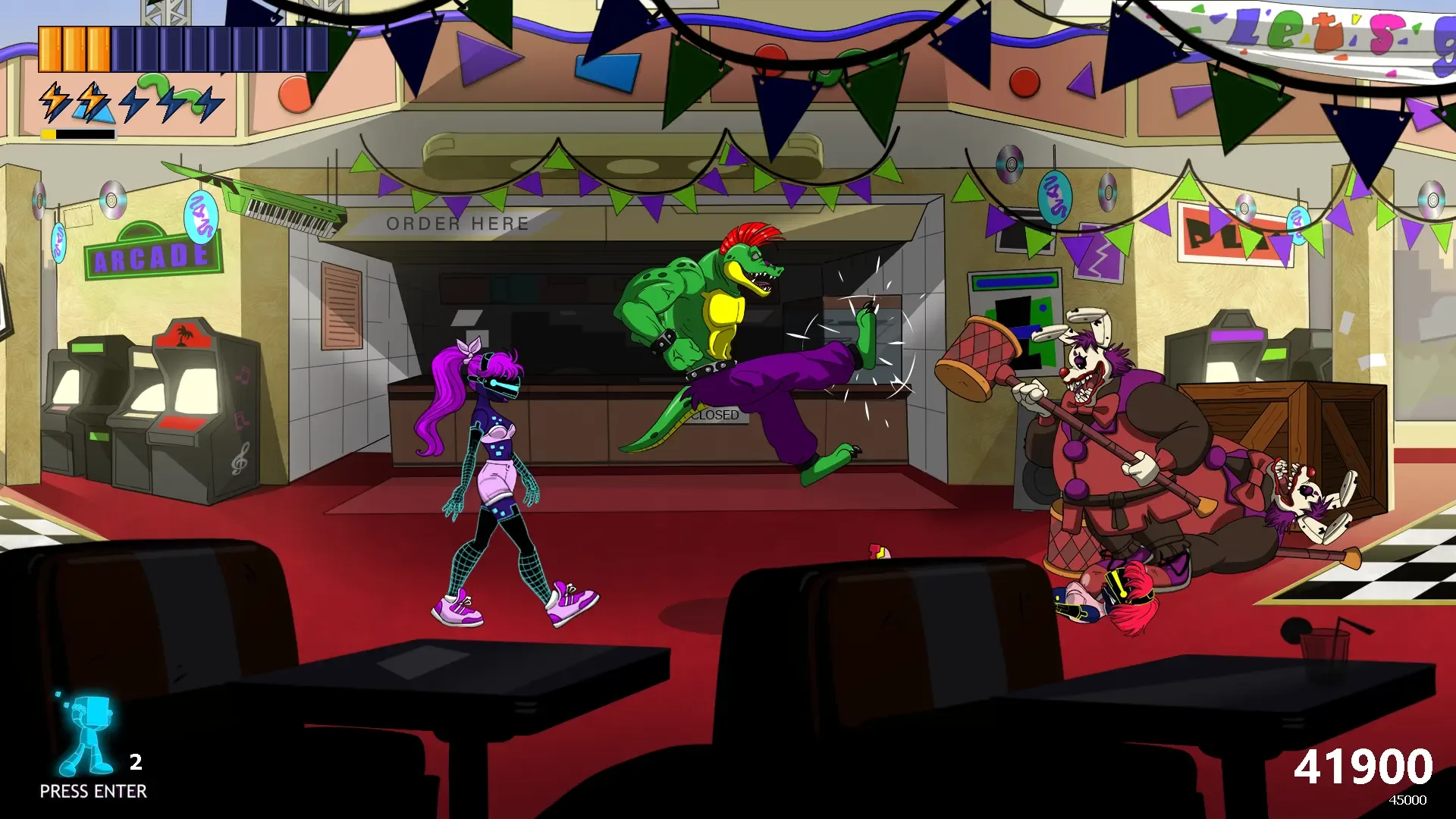The width and height of the screenshot is (1456, 819).
Task: Toggle the CLOSED sign on the counter
Action: click(716, 415)
